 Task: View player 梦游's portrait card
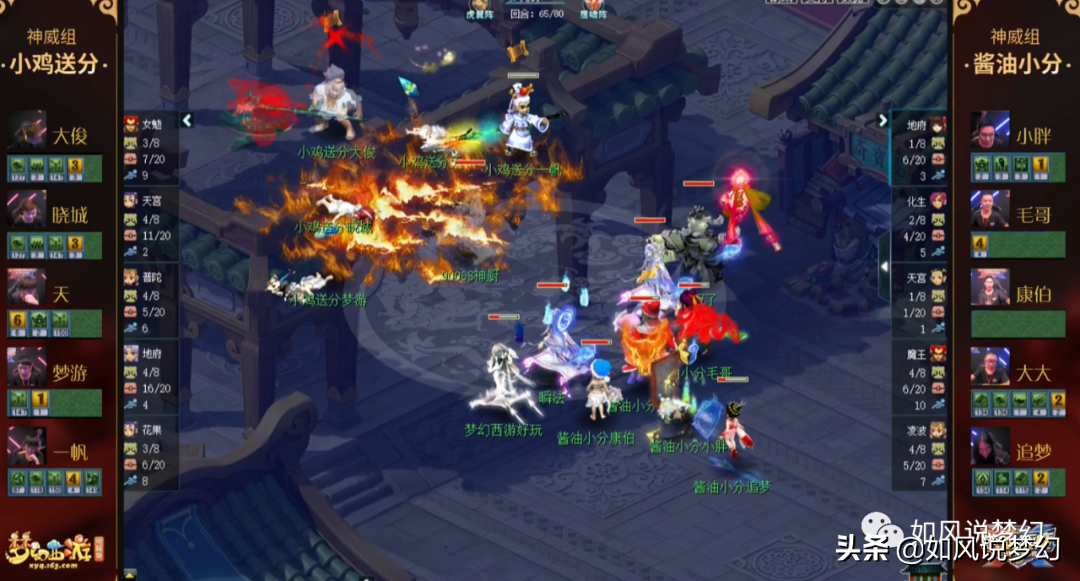27,367
